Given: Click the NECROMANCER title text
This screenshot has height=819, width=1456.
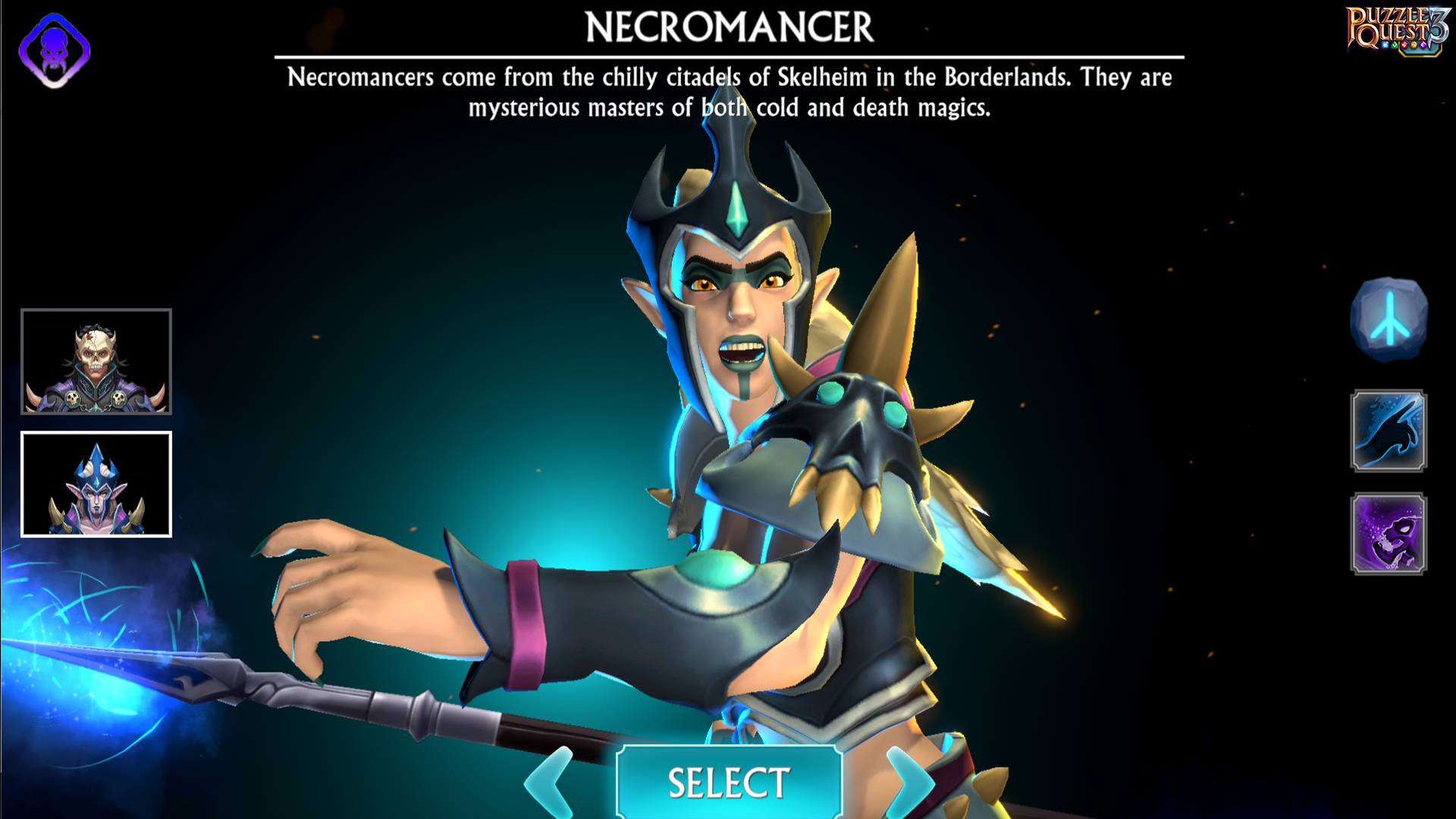Looking at the screenshot, I should pos(728,29).
